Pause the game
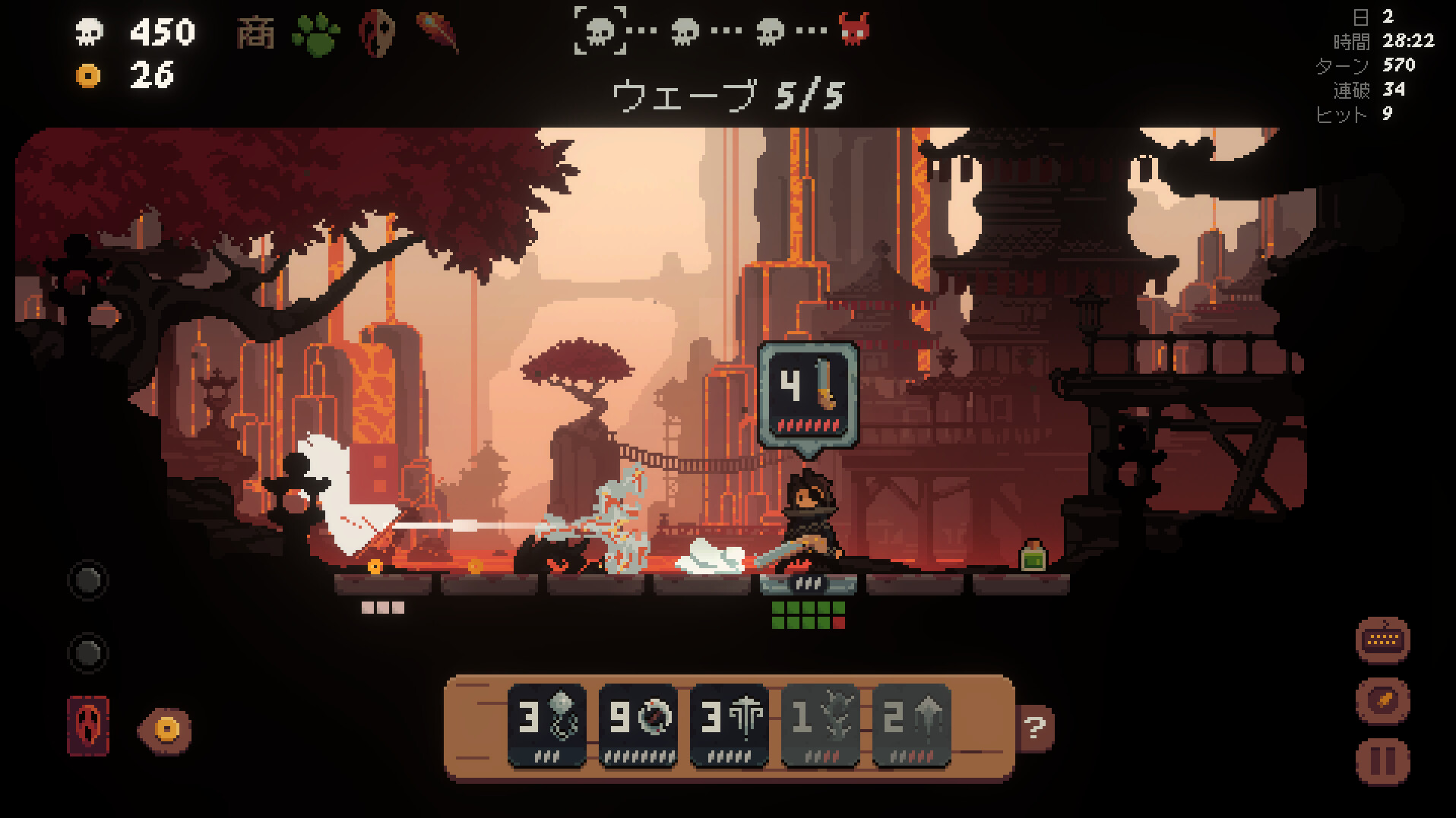1456x818 pixels. pos(1382,760)
